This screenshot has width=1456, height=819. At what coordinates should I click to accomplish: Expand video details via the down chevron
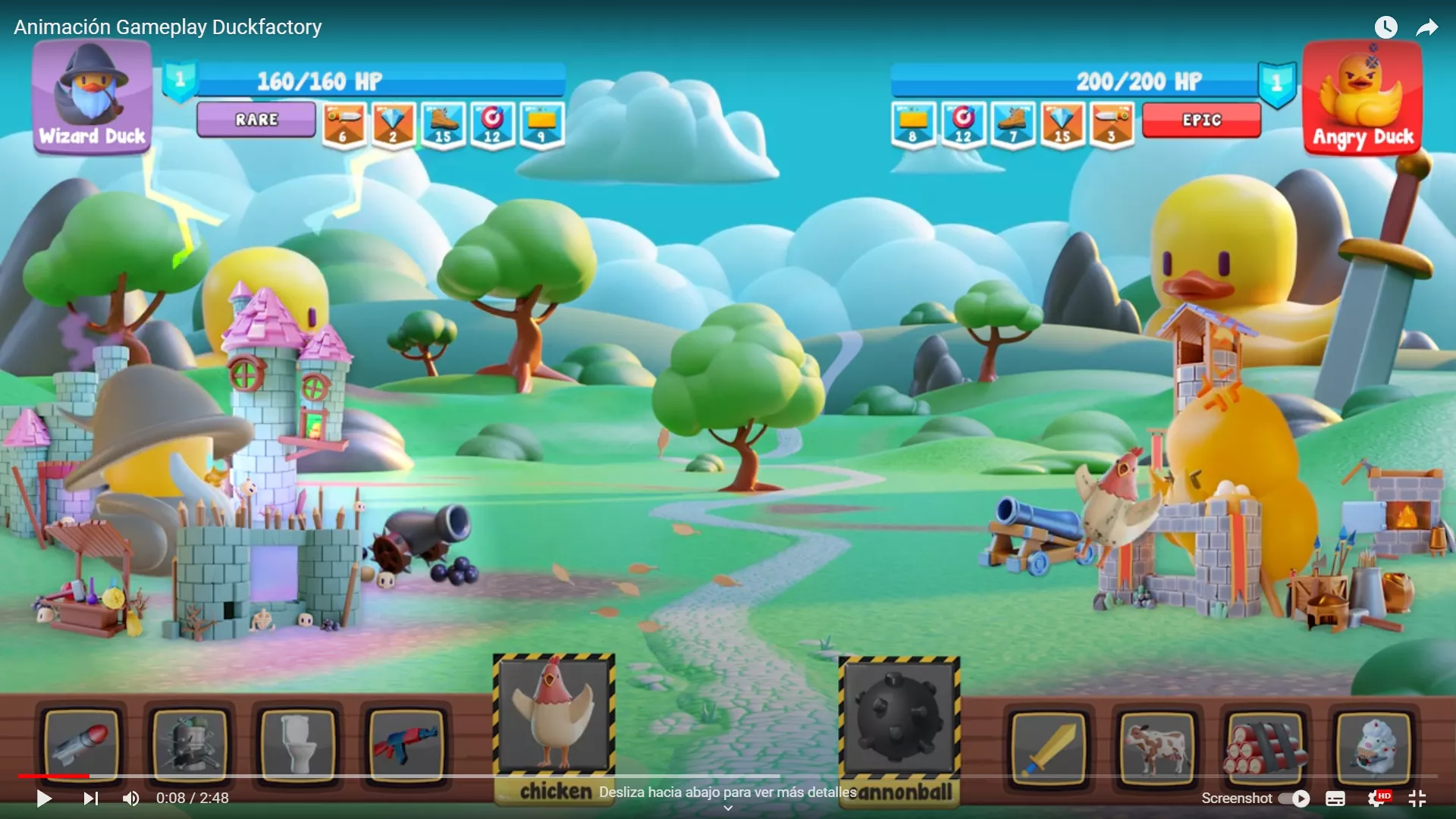point(727,808)
